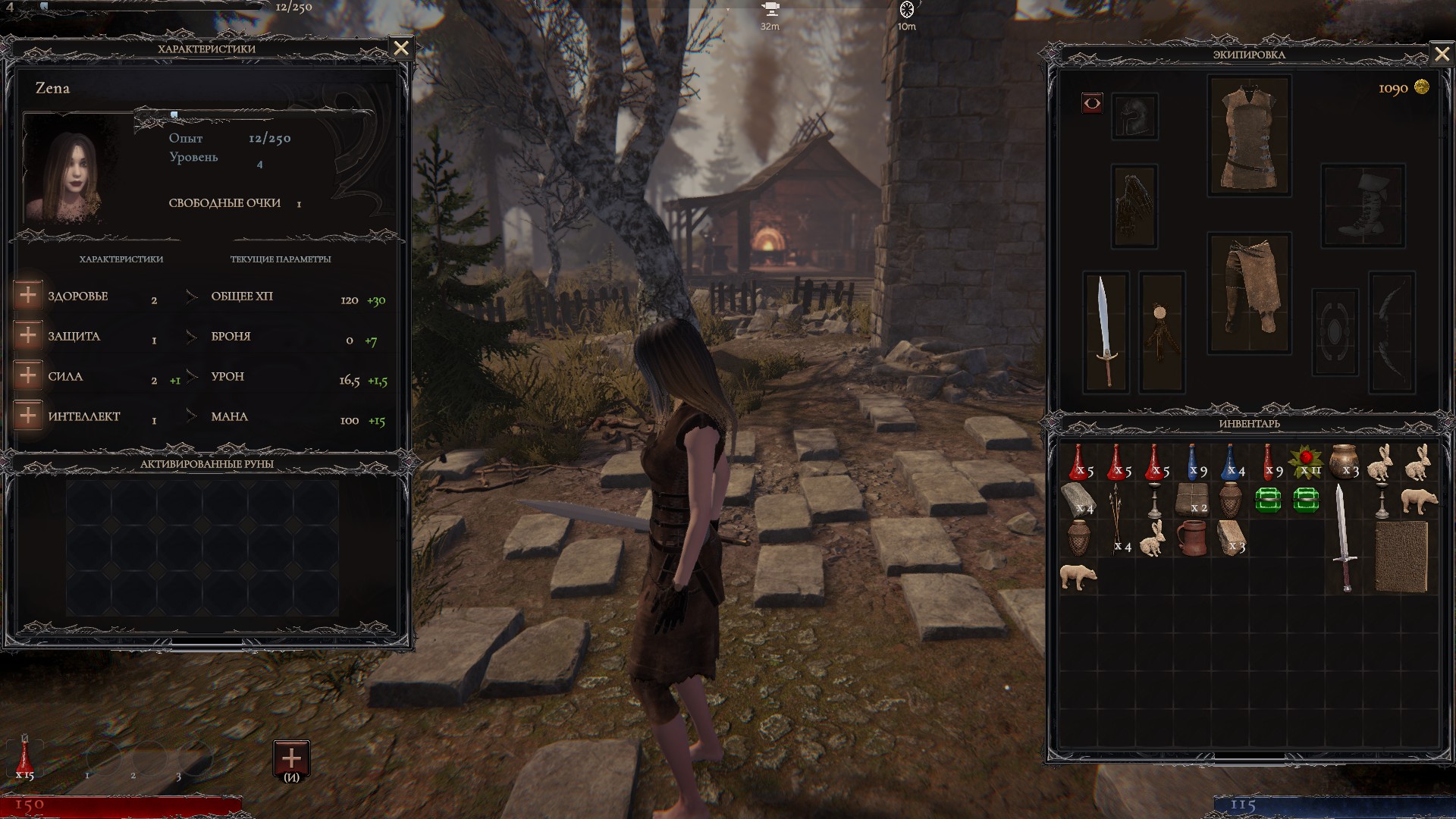Raise the Интеллект stat by one
1456x819 pixels.
(x=28, y=416)
